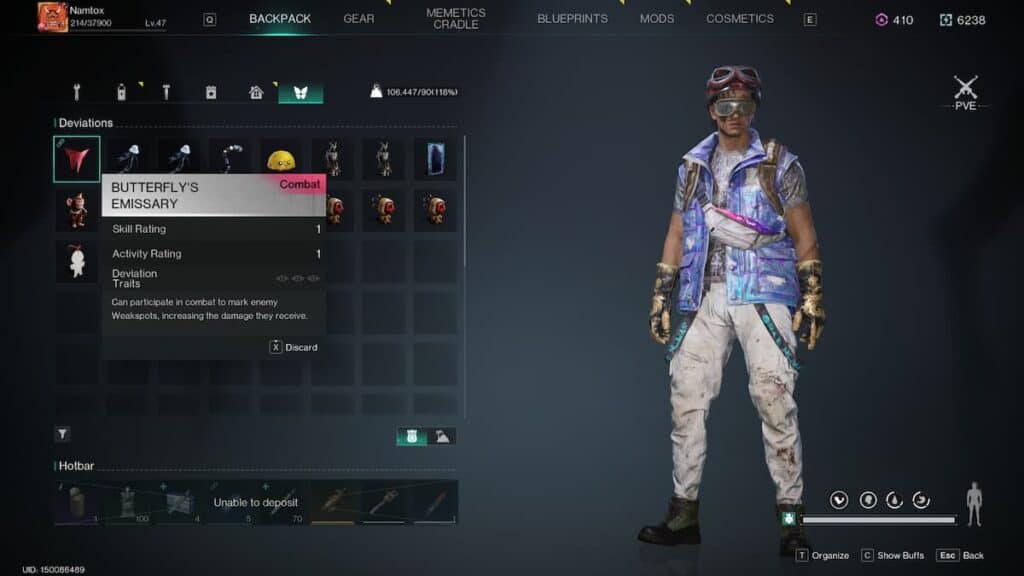Select the yellow blob deviation slot

coord(281,159)
